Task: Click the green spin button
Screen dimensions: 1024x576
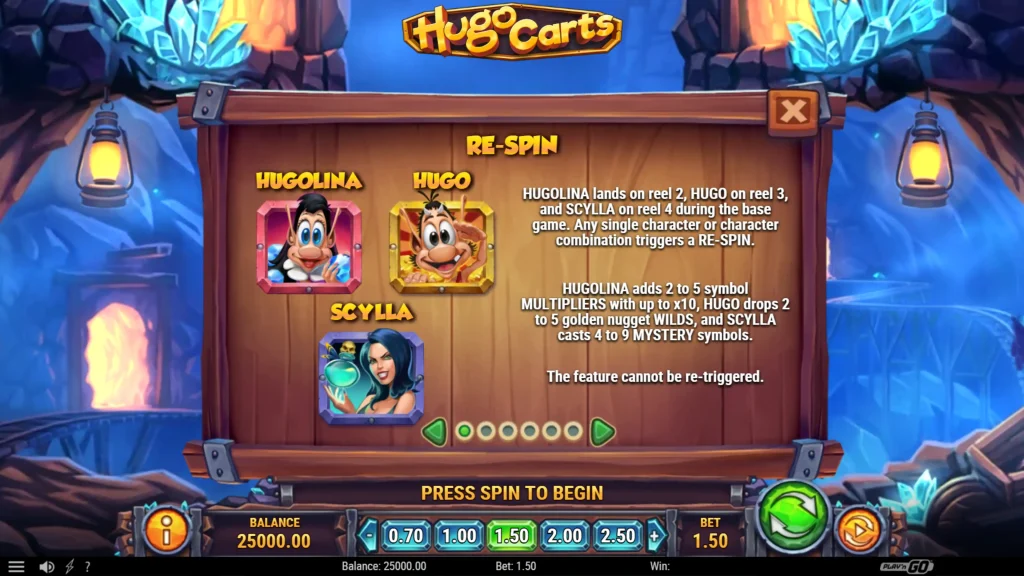Action: click(x=791, y=517)
